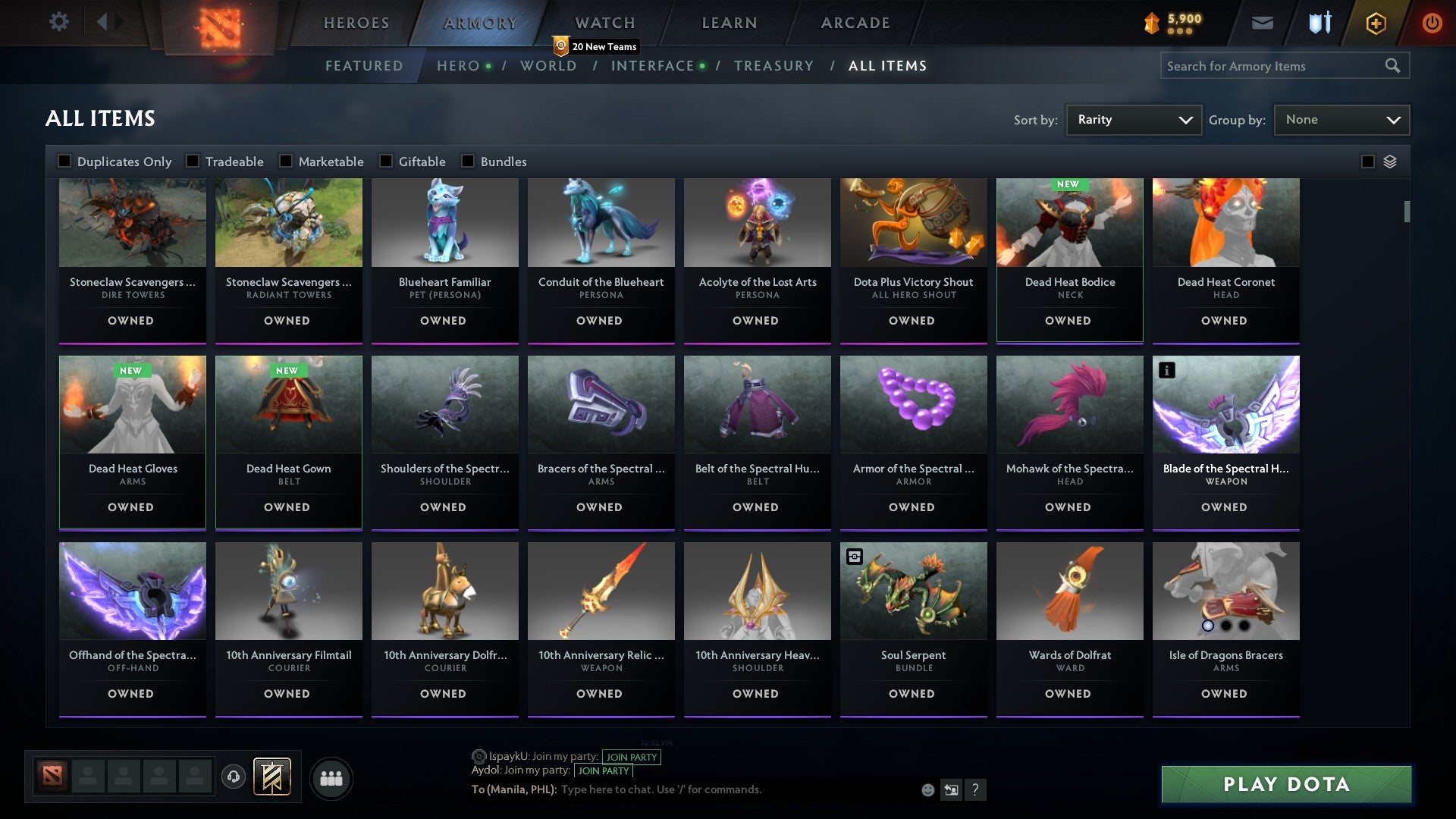Screen dimensions: 1456x819
Task: Open the mail/notifications envelope icon
Action: pyautogui.click(x=1263, y=23)
